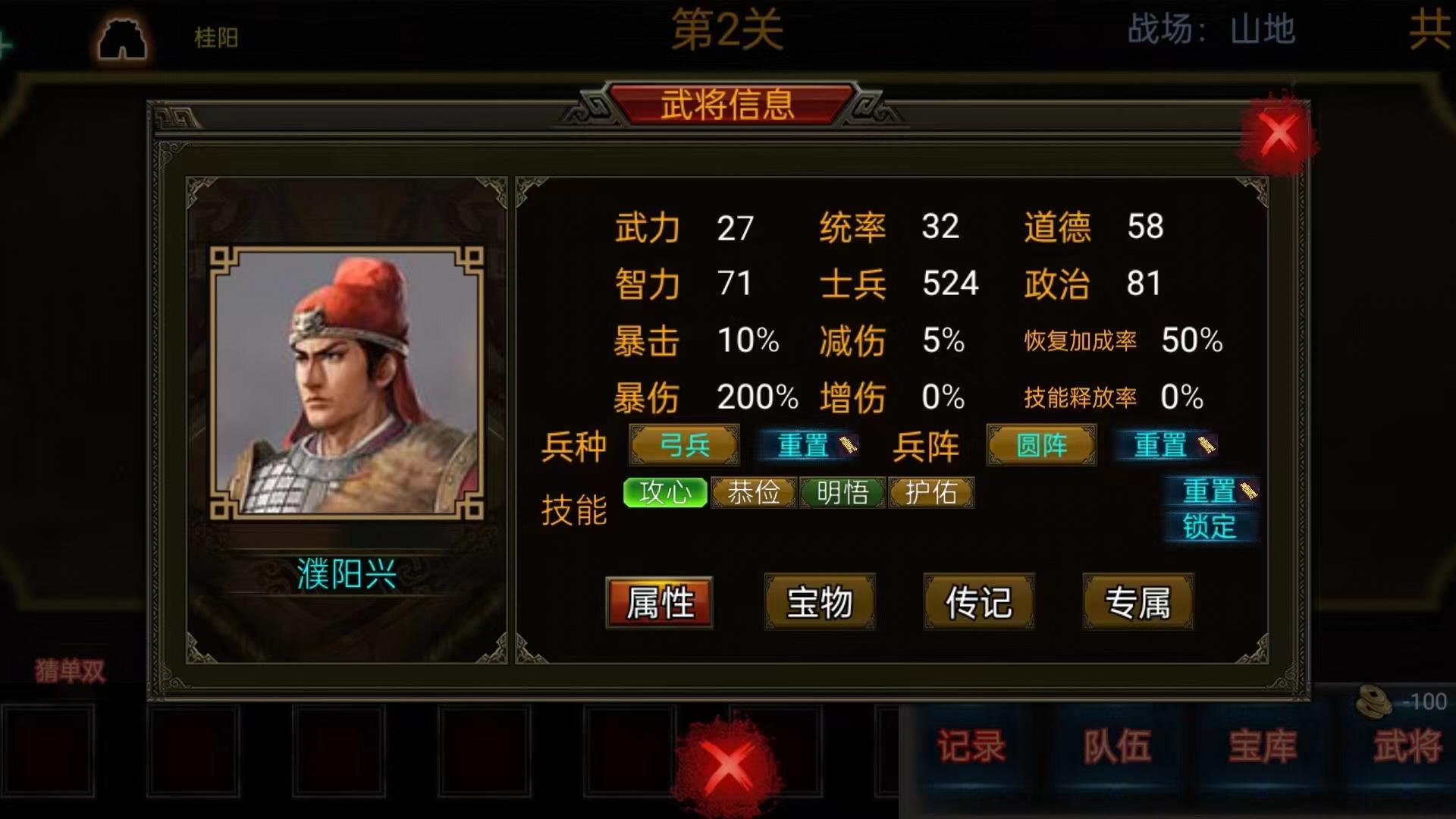
Task: Open the 宝物 tab
Action: [819, 603]
